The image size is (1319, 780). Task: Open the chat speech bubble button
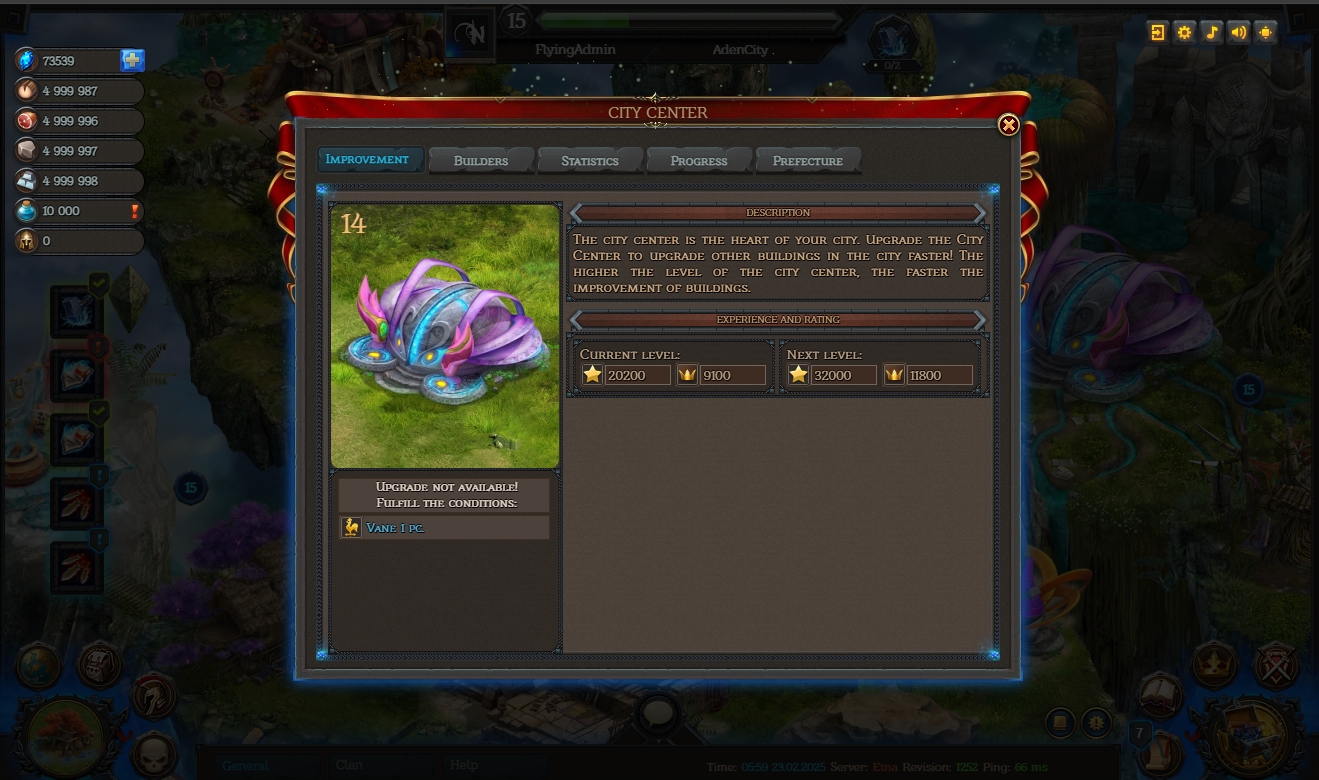coord(657,714)
